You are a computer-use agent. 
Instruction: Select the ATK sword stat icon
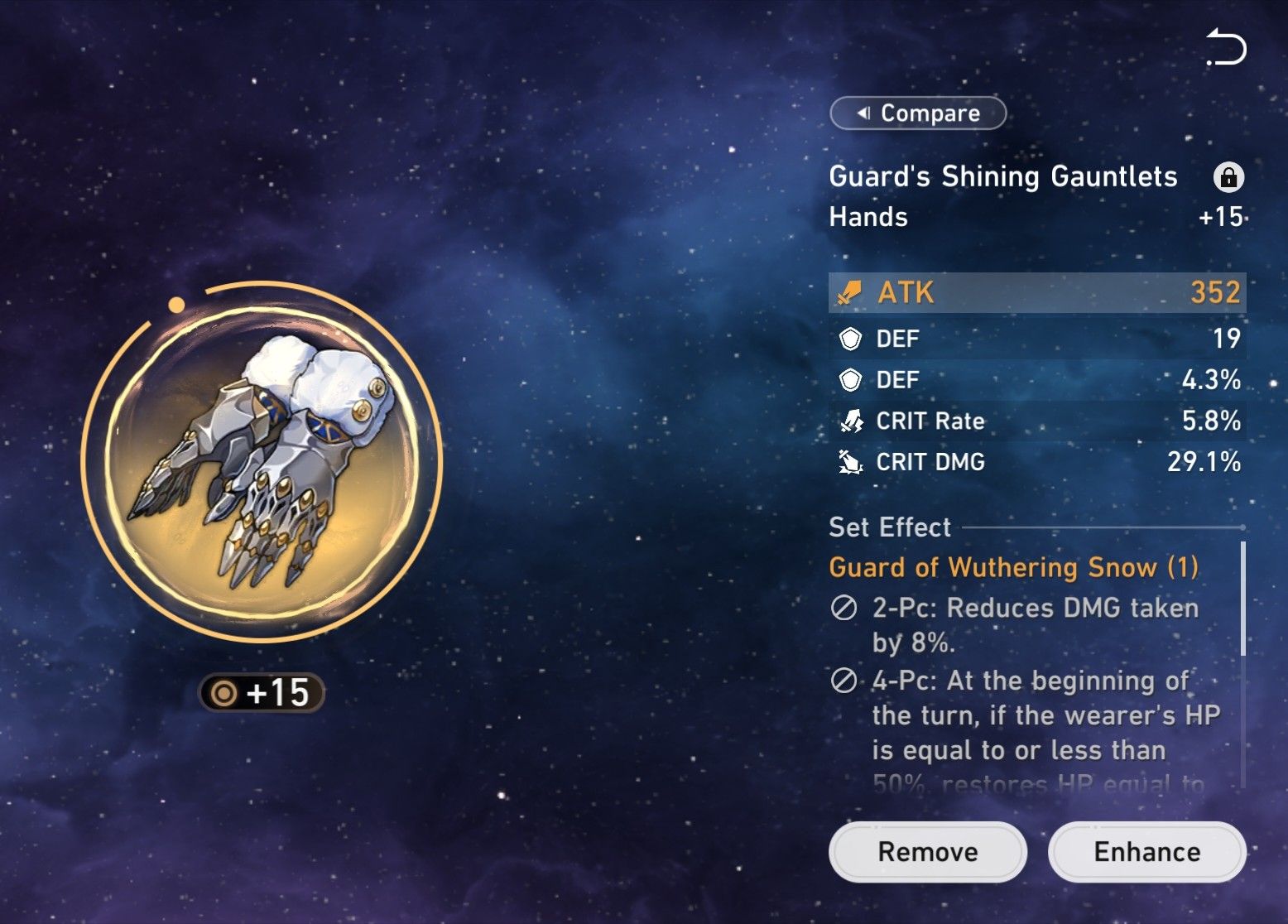(x=848, y=293)
